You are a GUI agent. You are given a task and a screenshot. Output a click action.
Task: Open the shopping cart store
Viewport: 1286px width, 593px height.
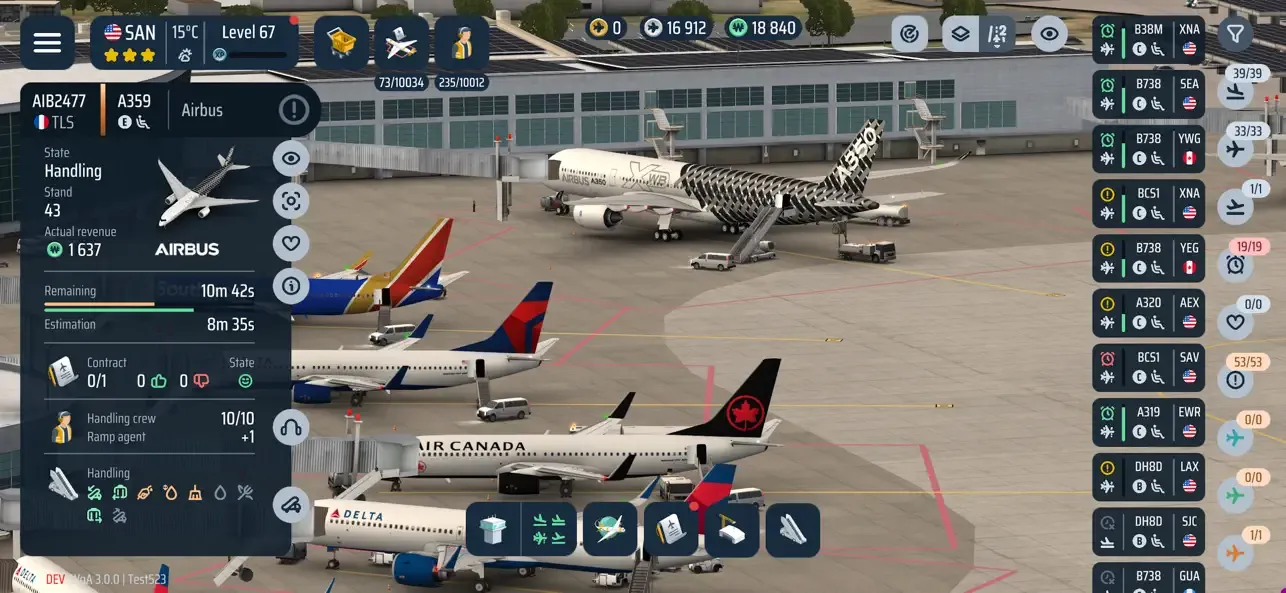pos(341,42)
